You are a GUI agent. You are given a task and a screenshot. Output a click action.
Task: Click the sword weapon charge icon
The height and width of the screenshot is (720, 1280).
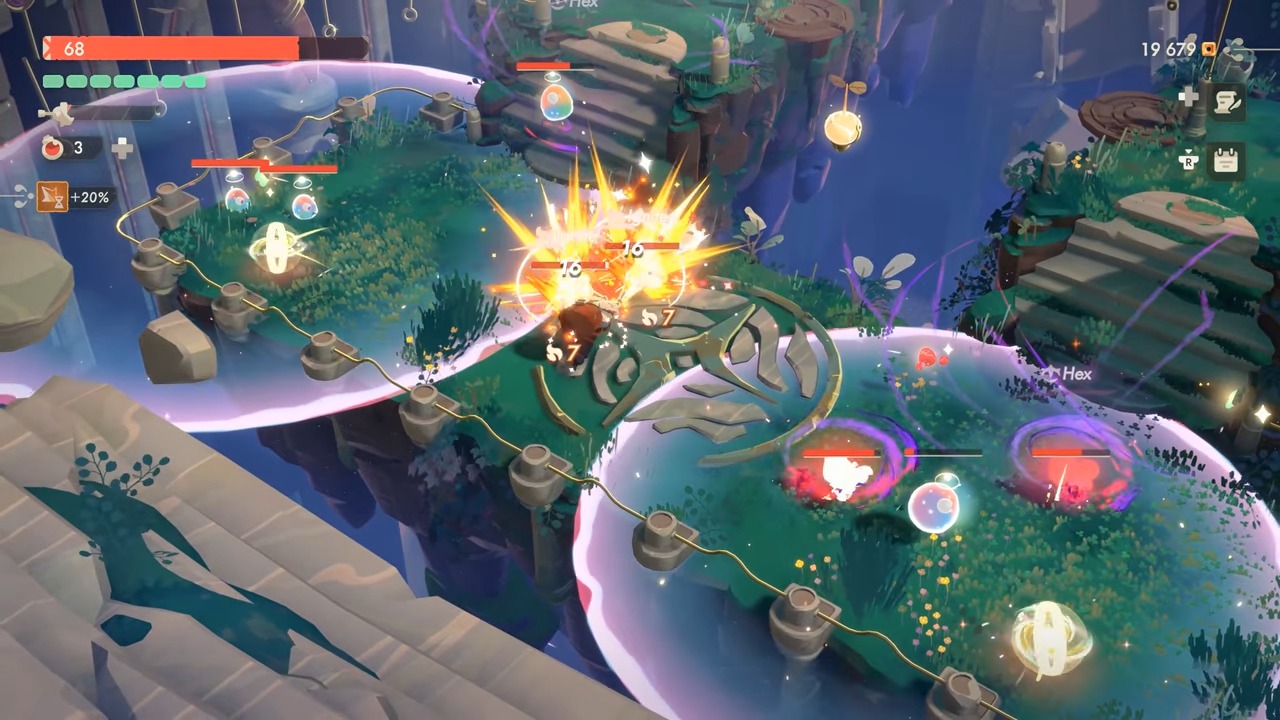[x=60, y=112]
